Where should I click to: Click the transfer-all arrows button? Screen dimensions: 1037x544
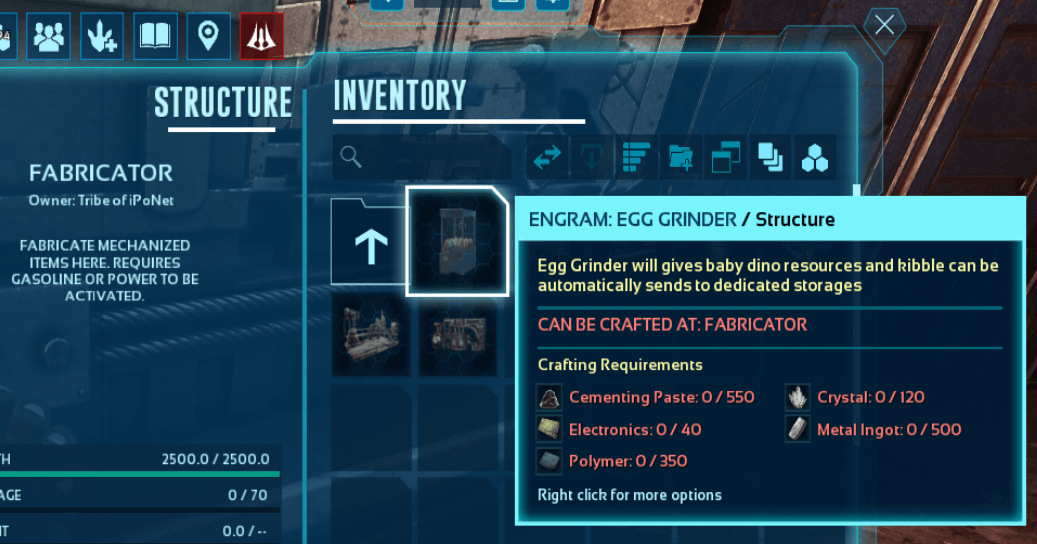(x=547, y=158)
